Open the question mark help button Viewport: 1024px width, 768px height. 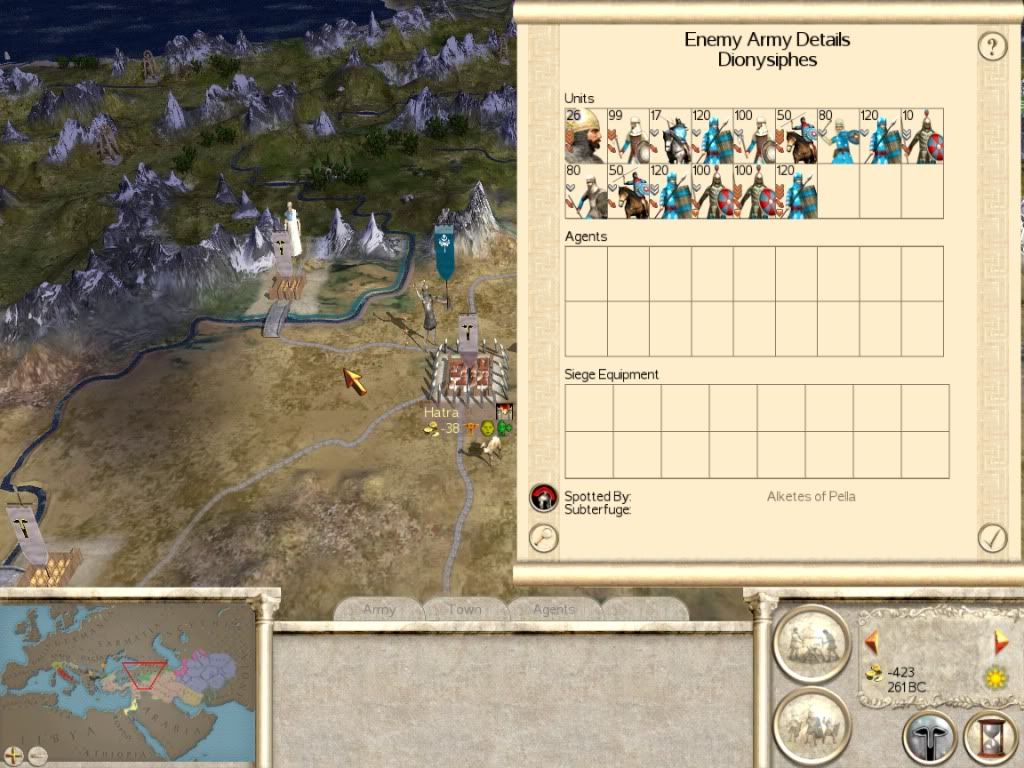[992, 46]
